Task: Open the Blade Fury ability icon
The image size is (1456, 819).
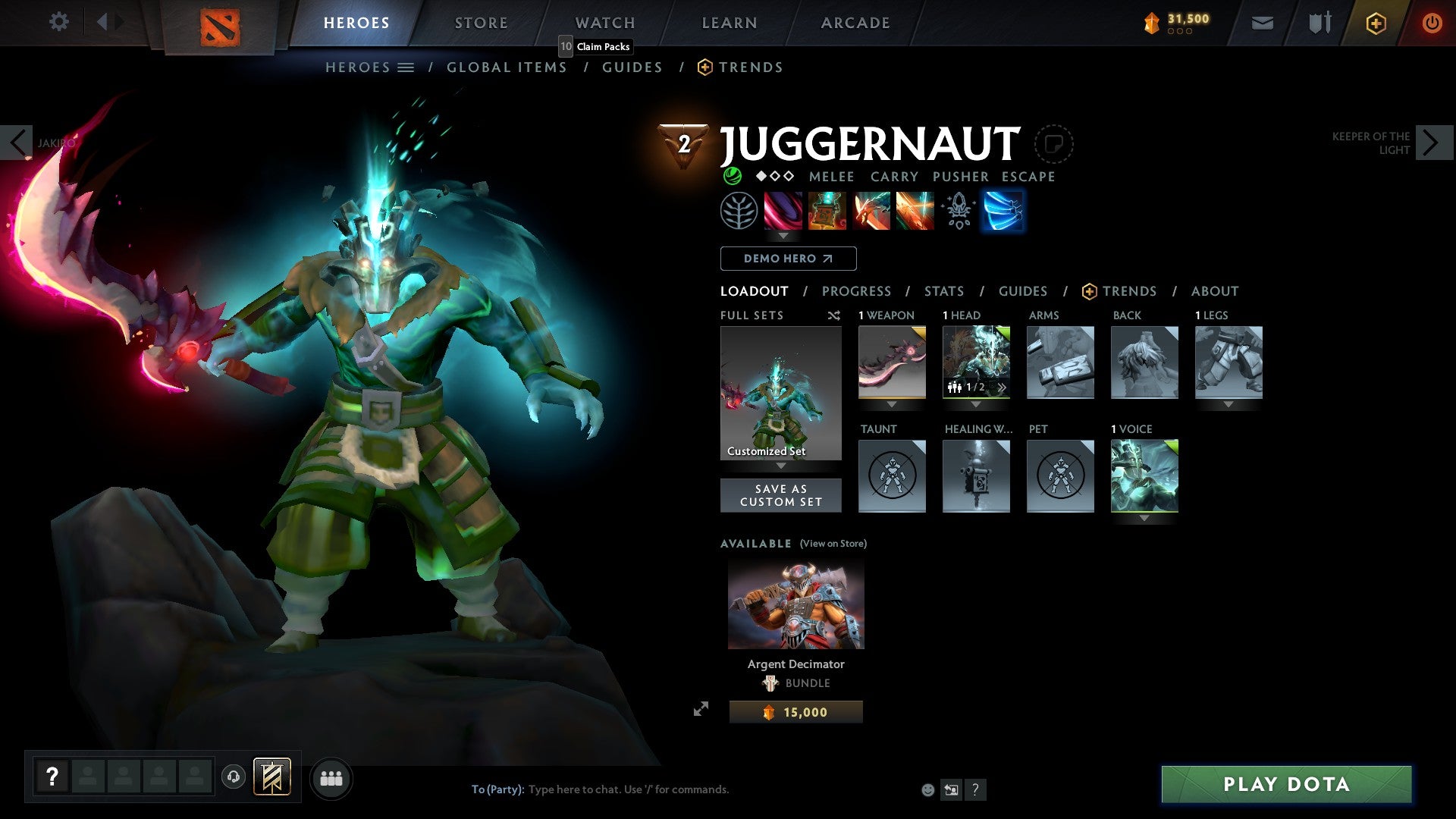Action: pyautogui.click(x=783, y=212)
